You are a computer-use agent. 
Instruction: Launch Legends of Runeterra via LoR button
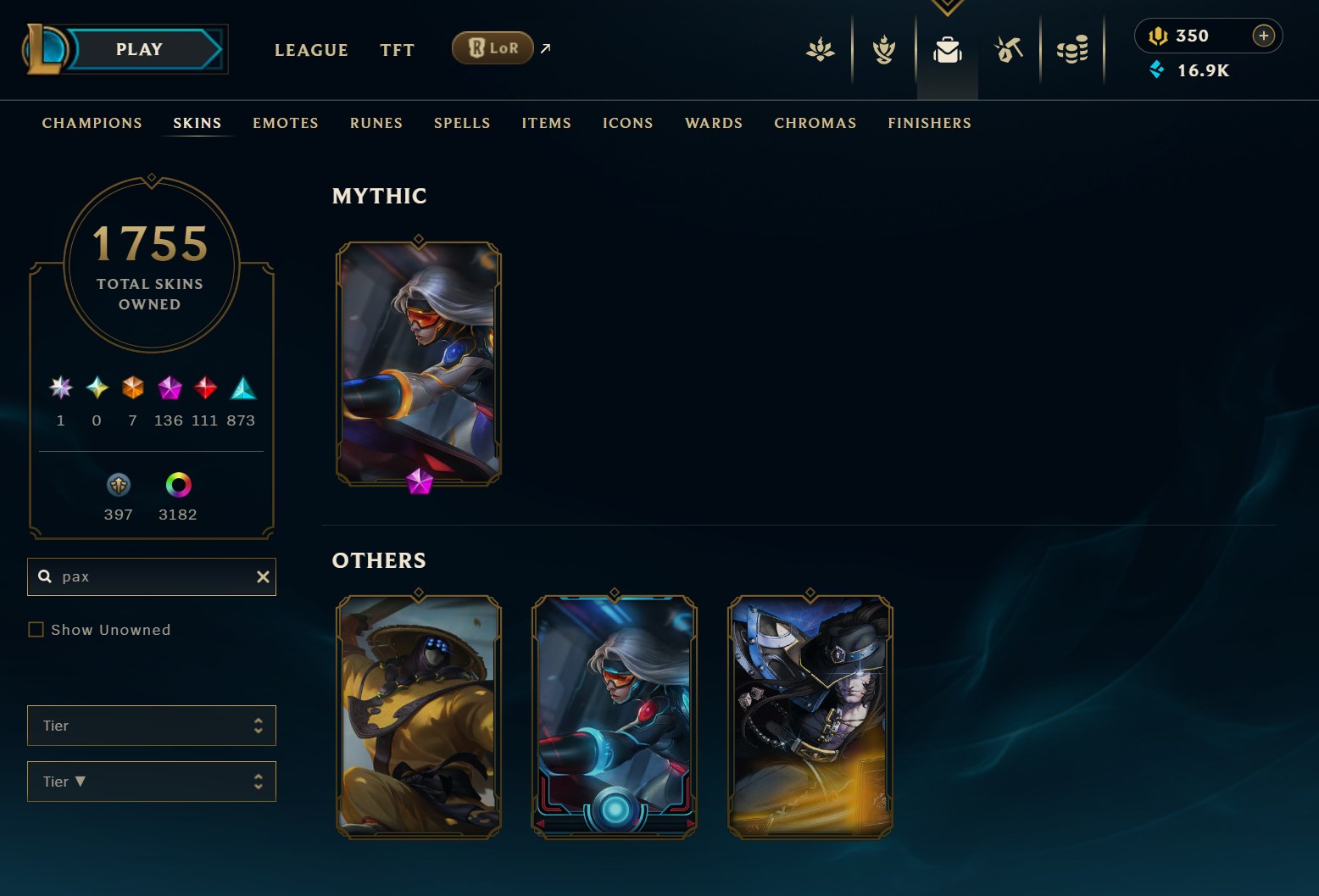tap(493, 48)
